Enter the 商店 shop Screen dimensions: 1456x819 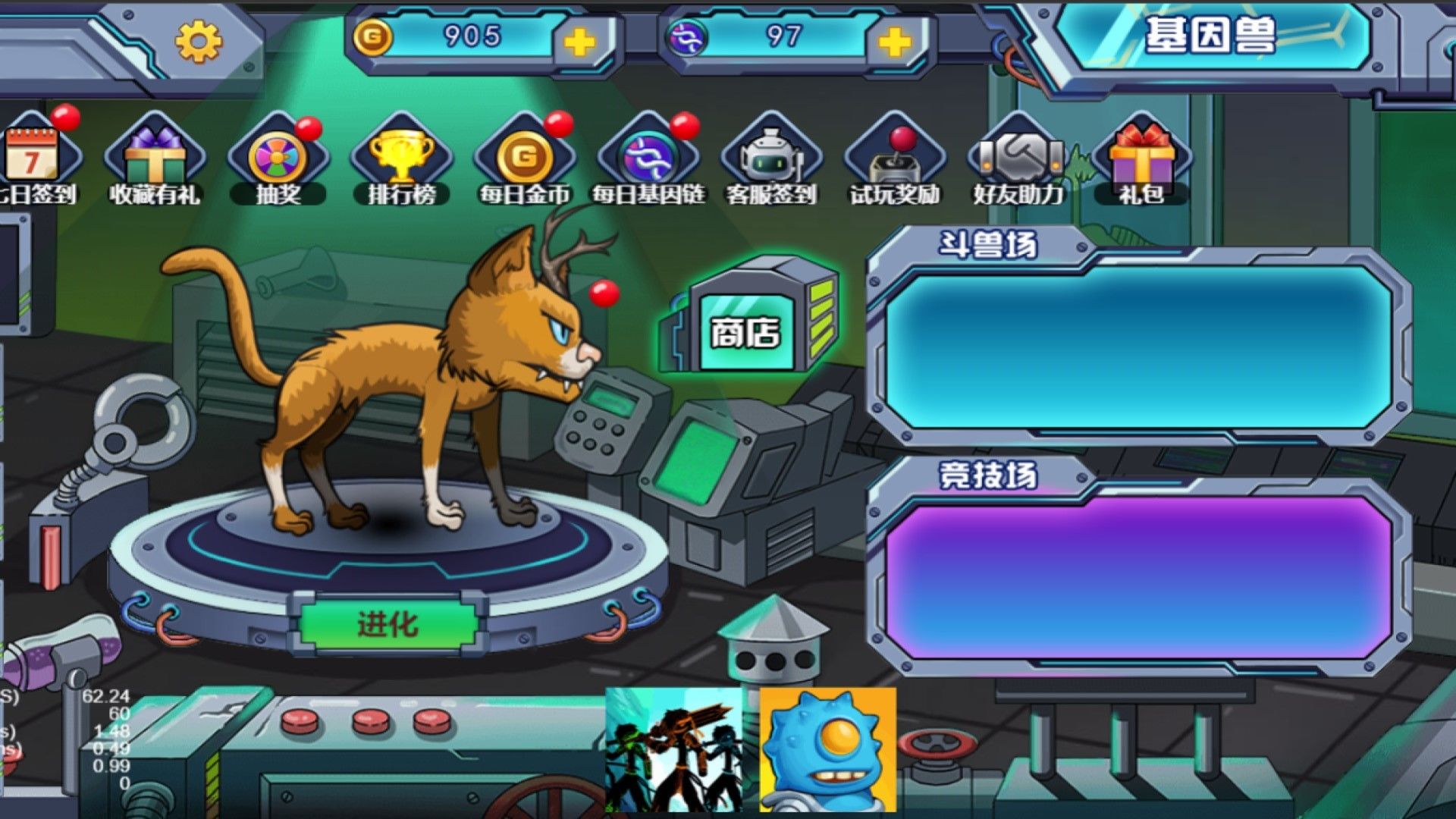point(747,334)
